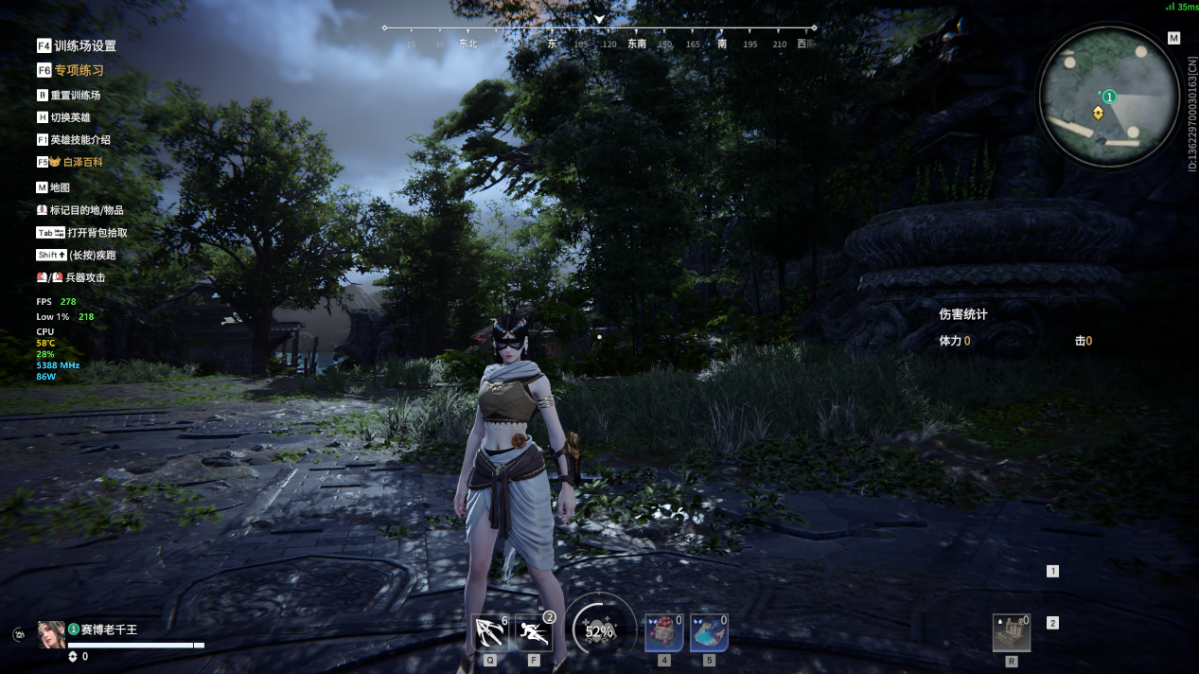Click 切换英雄 to switch hero
The height and width of the screenshot is (674, 1199).
click(69, 118)
